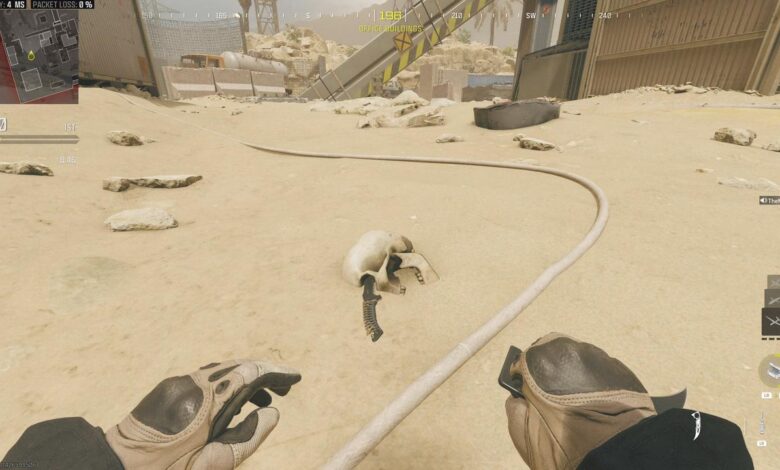Viewport: 780px width, 470px height.
Task: Click the compass heading bar
Action: click(389, 15)
